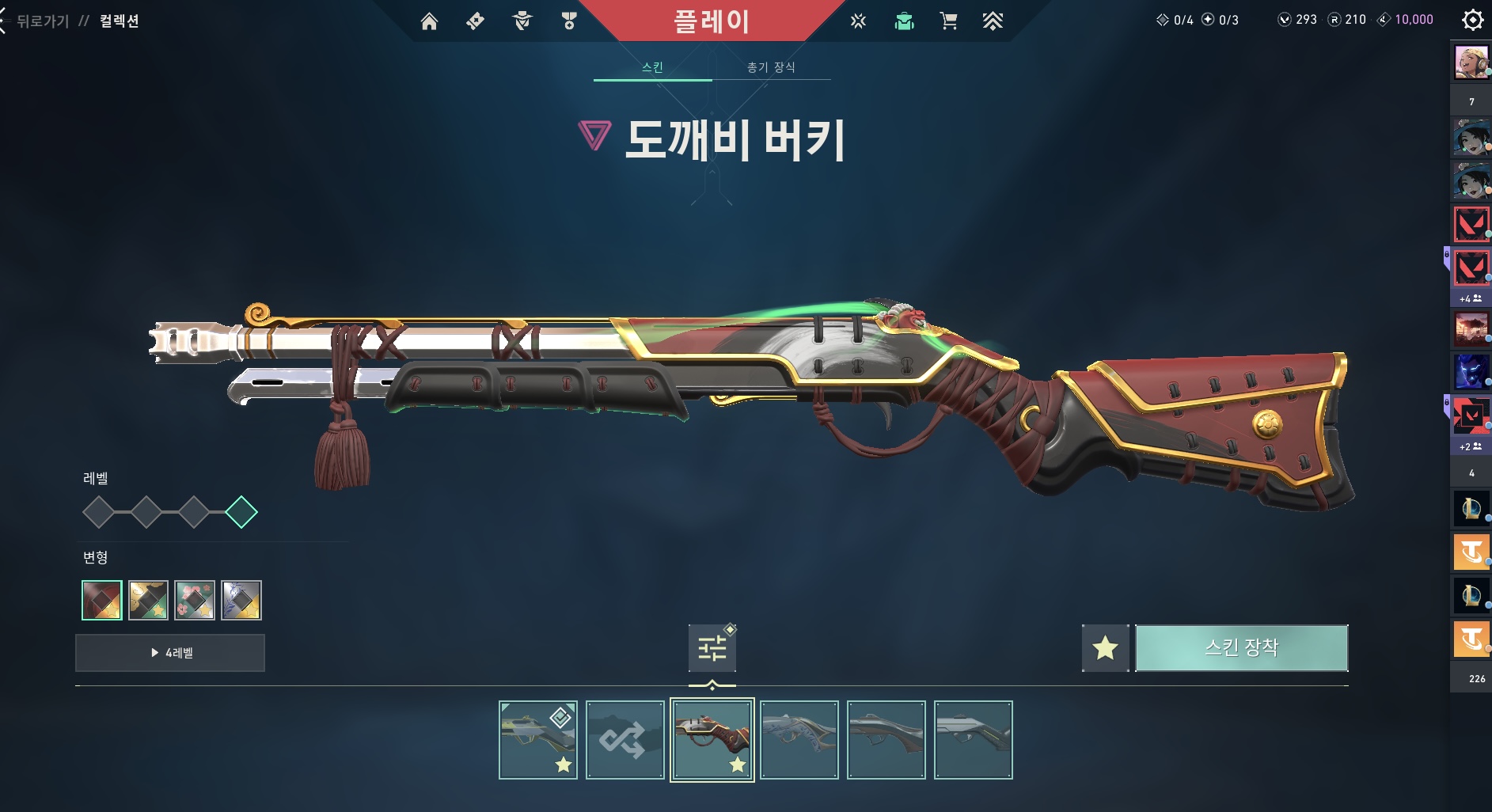Go back with the 뒤로가기 button
This screenshot has height=812, width=1492.
click(x=41, y=21)
